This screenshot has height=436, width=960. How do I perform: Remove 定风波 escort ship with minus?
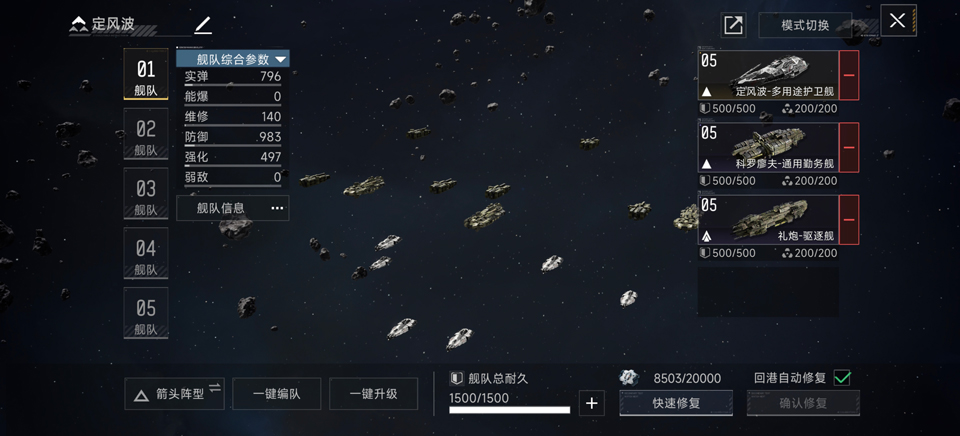pyautogui.click(x=849, y=76)
